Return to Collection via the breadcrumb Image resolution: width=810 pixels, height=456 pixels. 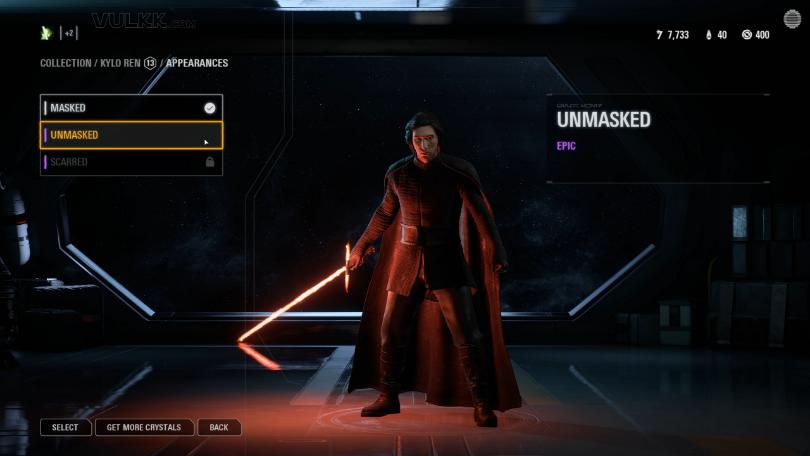coord(65,63)
